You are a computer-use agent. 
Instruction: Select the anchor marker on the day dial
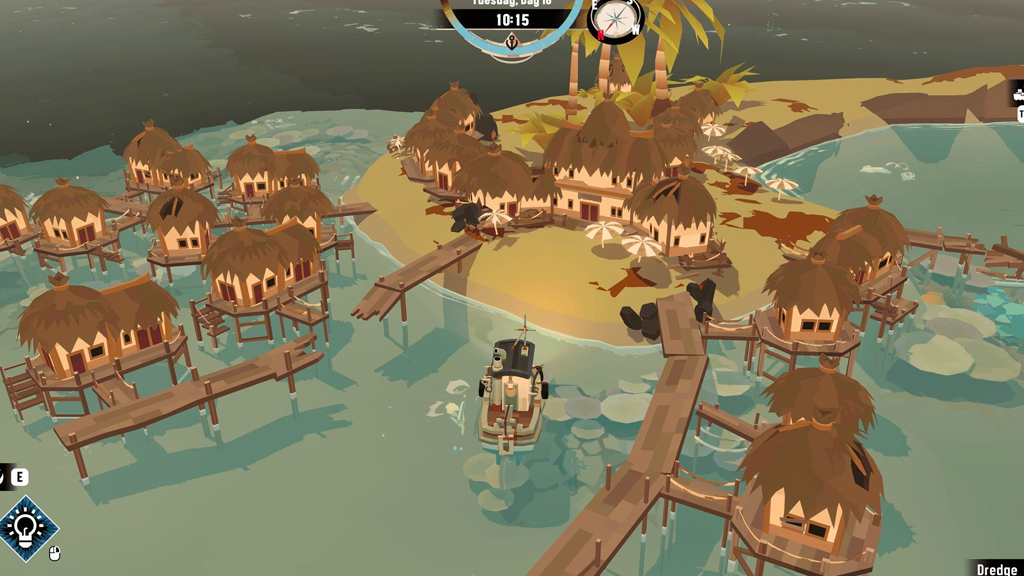[x=512, y=43]
